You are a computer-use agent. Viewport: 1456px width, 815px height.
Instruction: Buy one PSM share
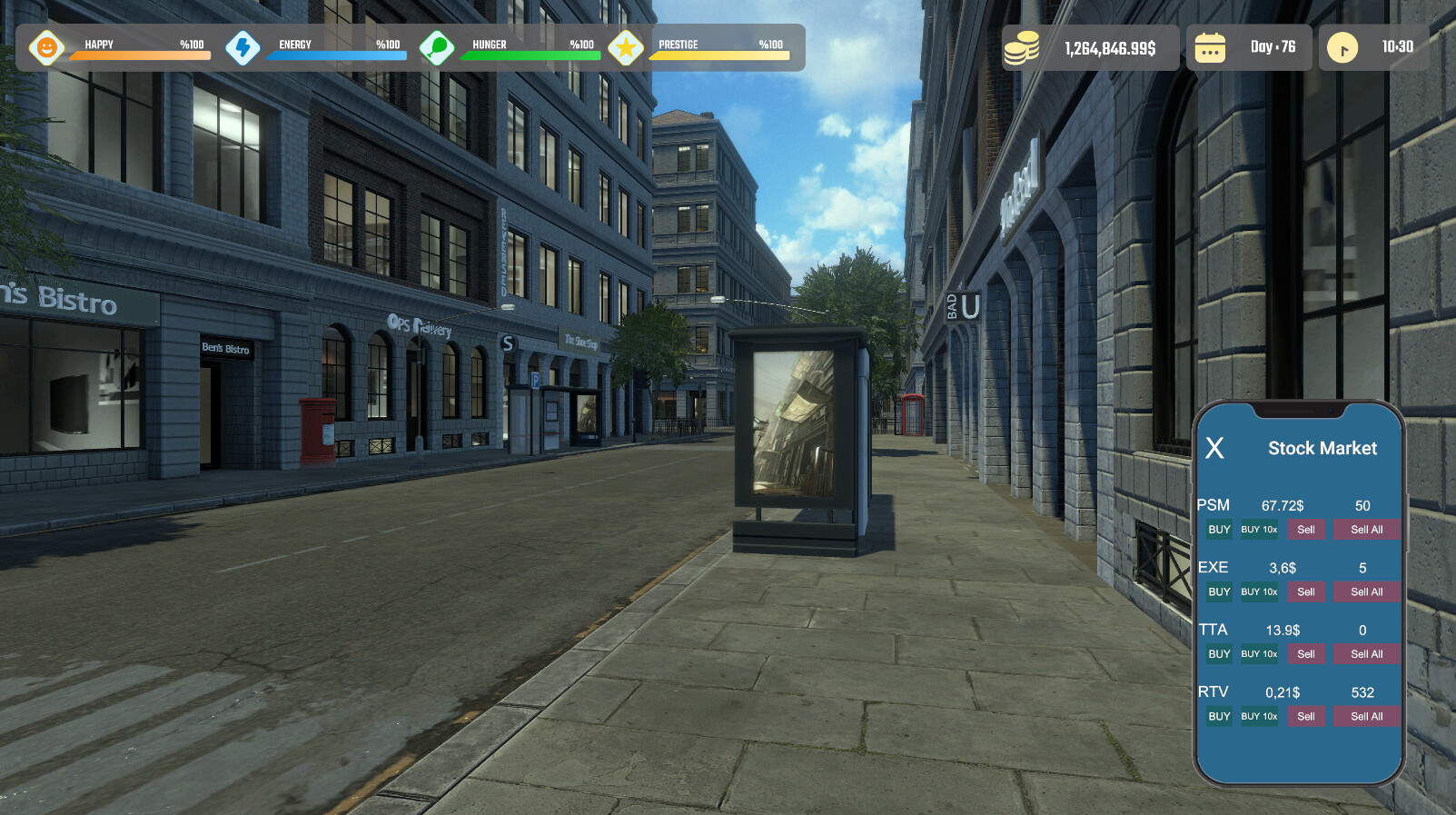[x=1218, y=530]
